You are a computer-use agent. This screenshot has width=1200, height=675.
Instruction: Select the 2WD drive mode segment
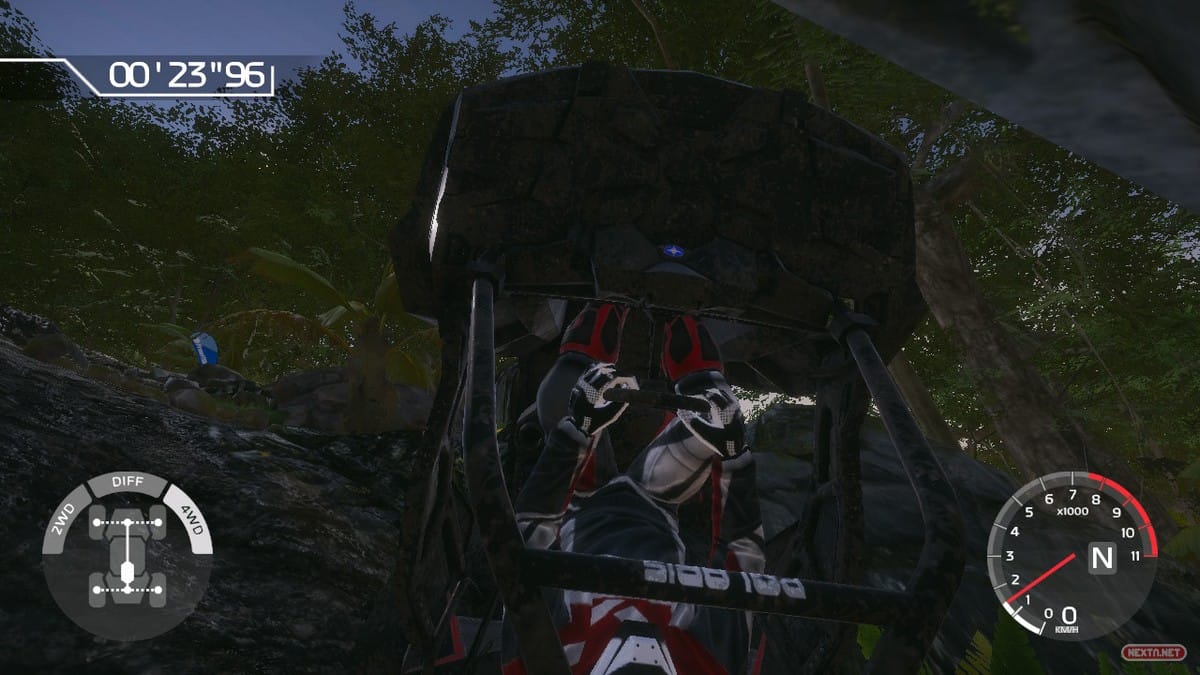(62, 517)
